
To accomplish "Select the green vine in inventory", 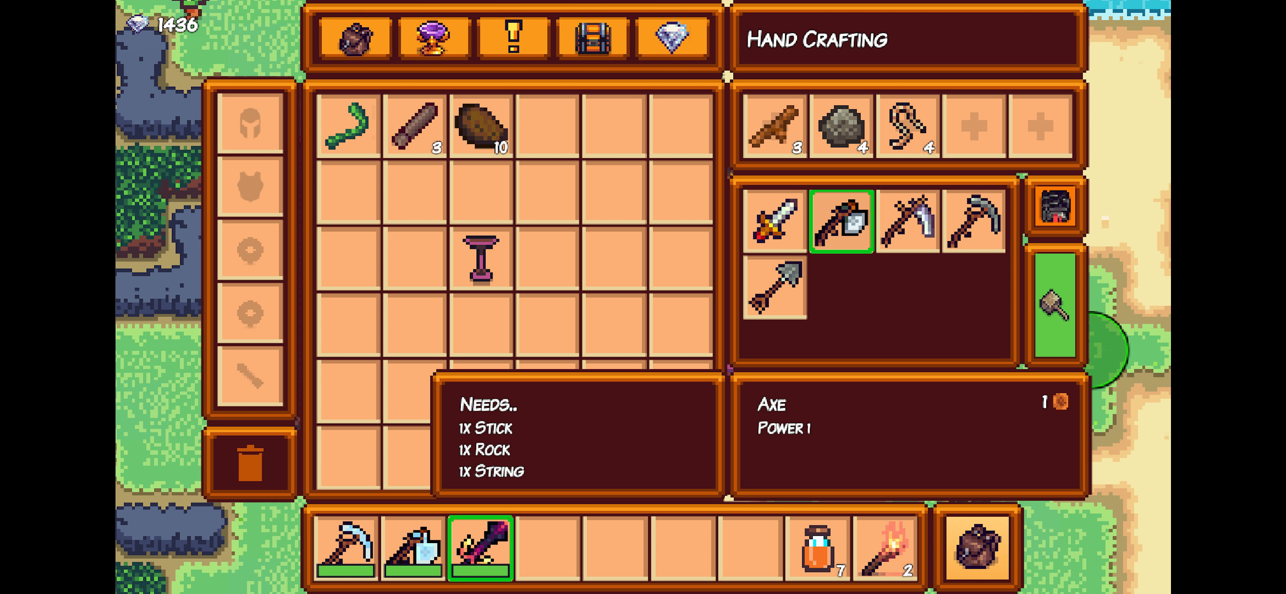I will point(348,126).
